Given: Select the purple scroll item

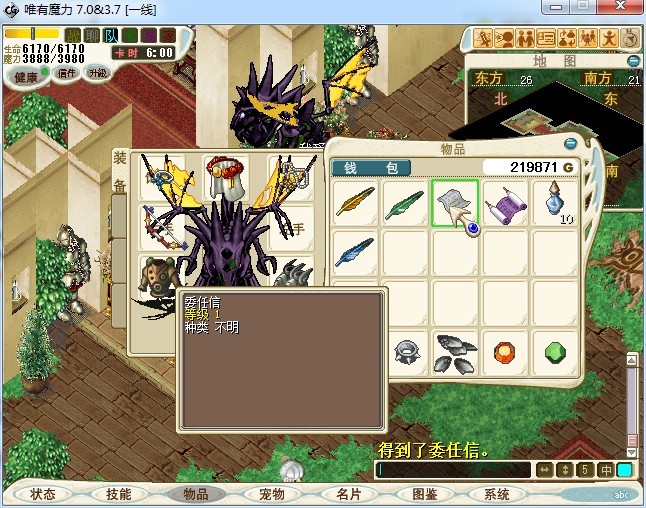Looking at the screenshot, I should point(506,205).
